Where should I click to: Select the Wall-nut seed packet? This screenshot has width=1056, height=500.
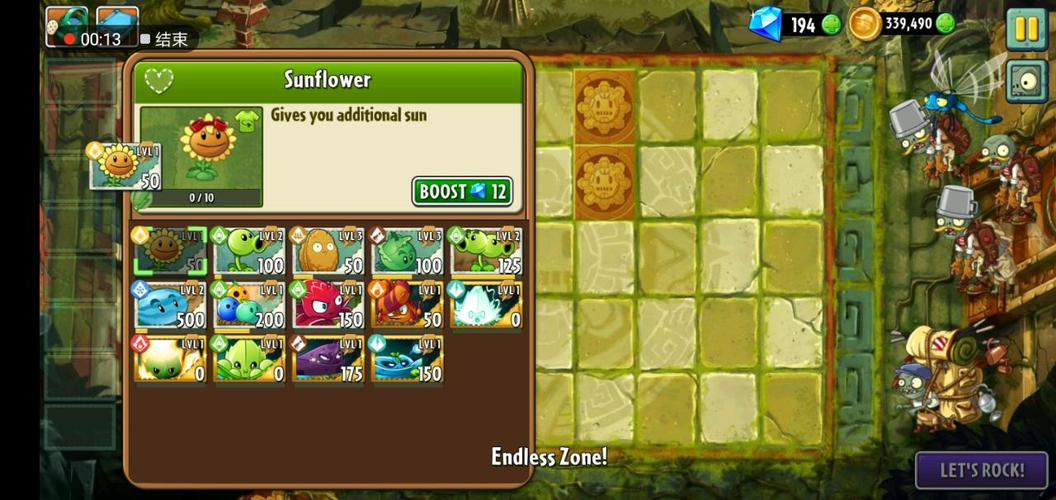(x=329, y=252)
